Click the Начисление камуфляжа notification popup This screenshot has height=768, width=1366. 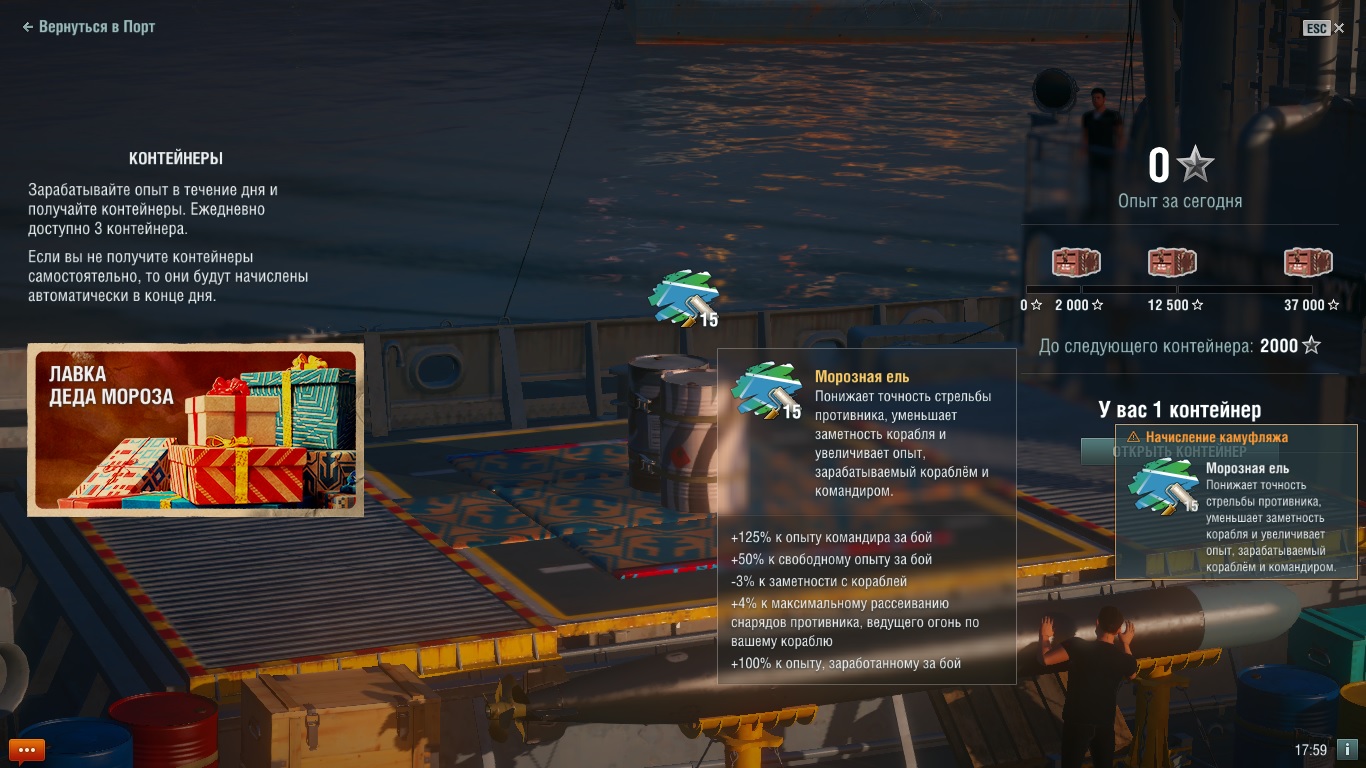pyautogui.click(x=1236, y=502)
